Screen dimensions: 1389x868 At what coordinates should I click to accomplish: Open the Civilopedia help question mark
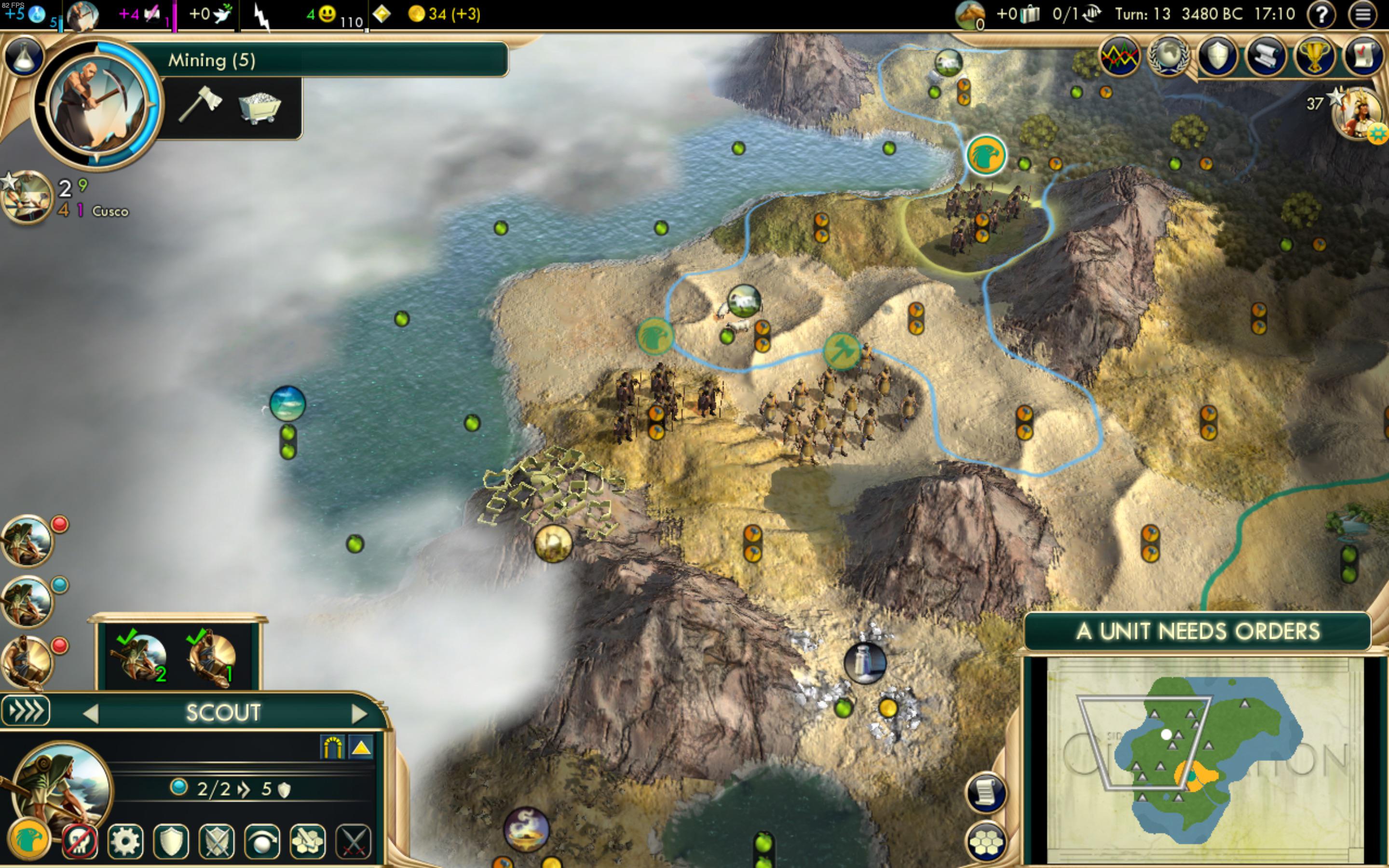[x=1321, y=14]
